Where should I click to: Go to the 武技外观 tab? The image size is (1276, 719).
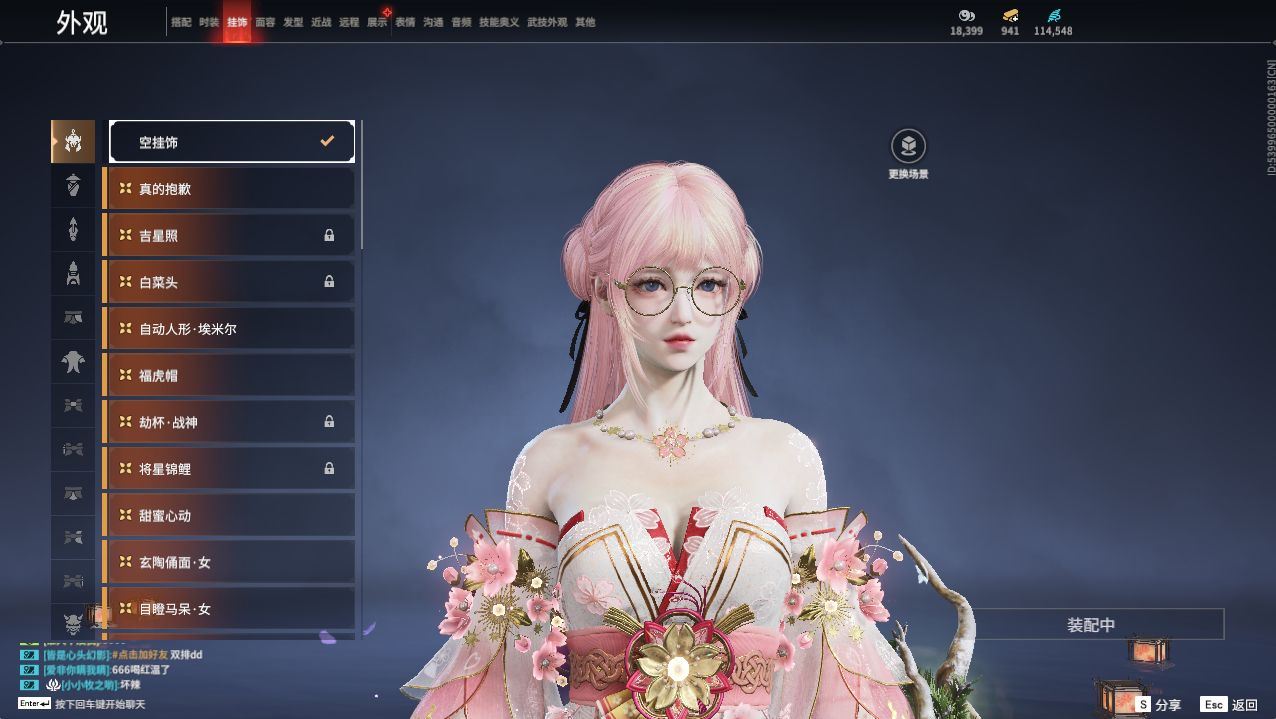point(547,22)
